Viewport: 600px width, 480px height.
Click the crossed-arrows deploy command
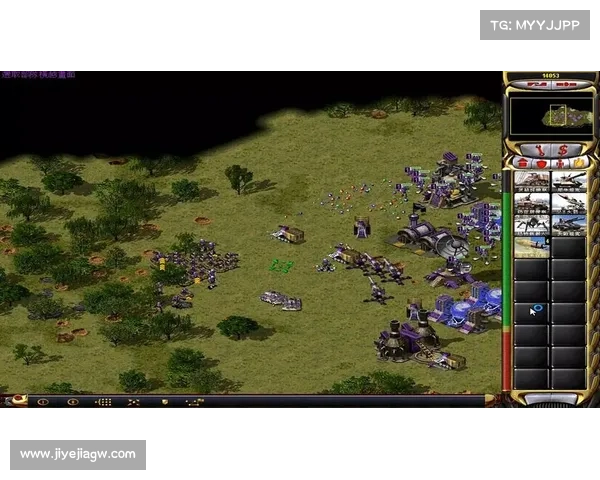click(x=134, y=401)
